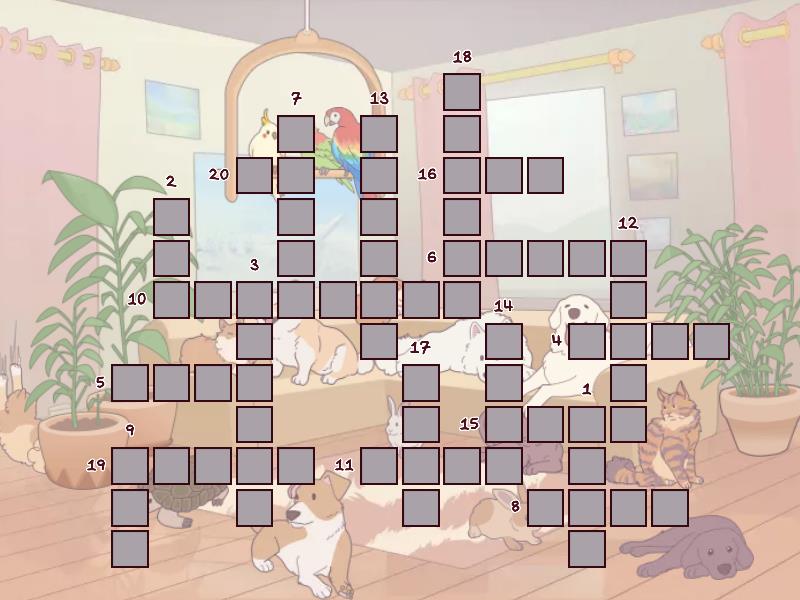Click the first square of clue 4
This screenshot has height=600, width=800.
[x=587, y=341]
